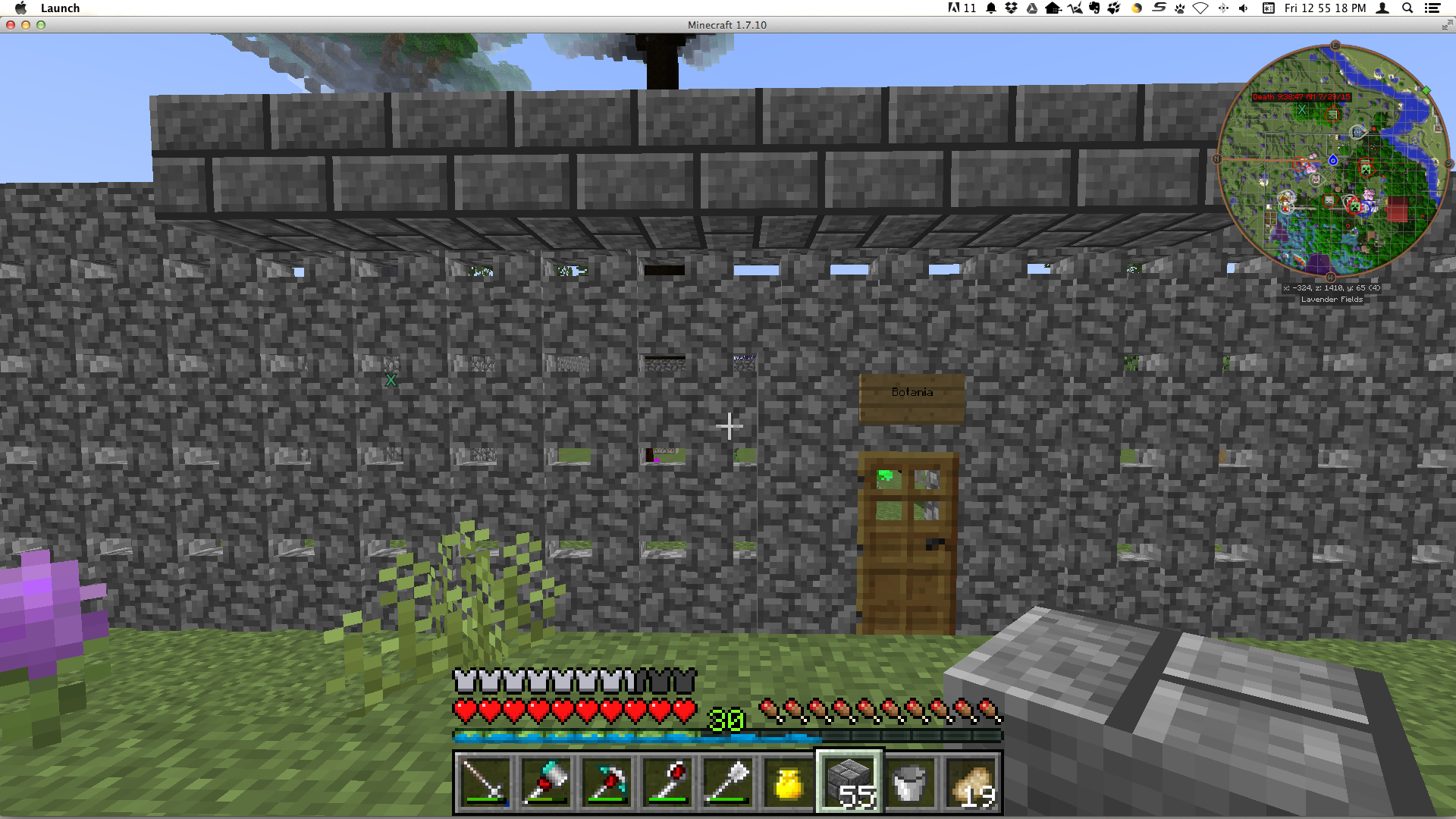Pick the white shovel hotbar slot
Viewport: 1456px width, 819px height.
point(728,783)
